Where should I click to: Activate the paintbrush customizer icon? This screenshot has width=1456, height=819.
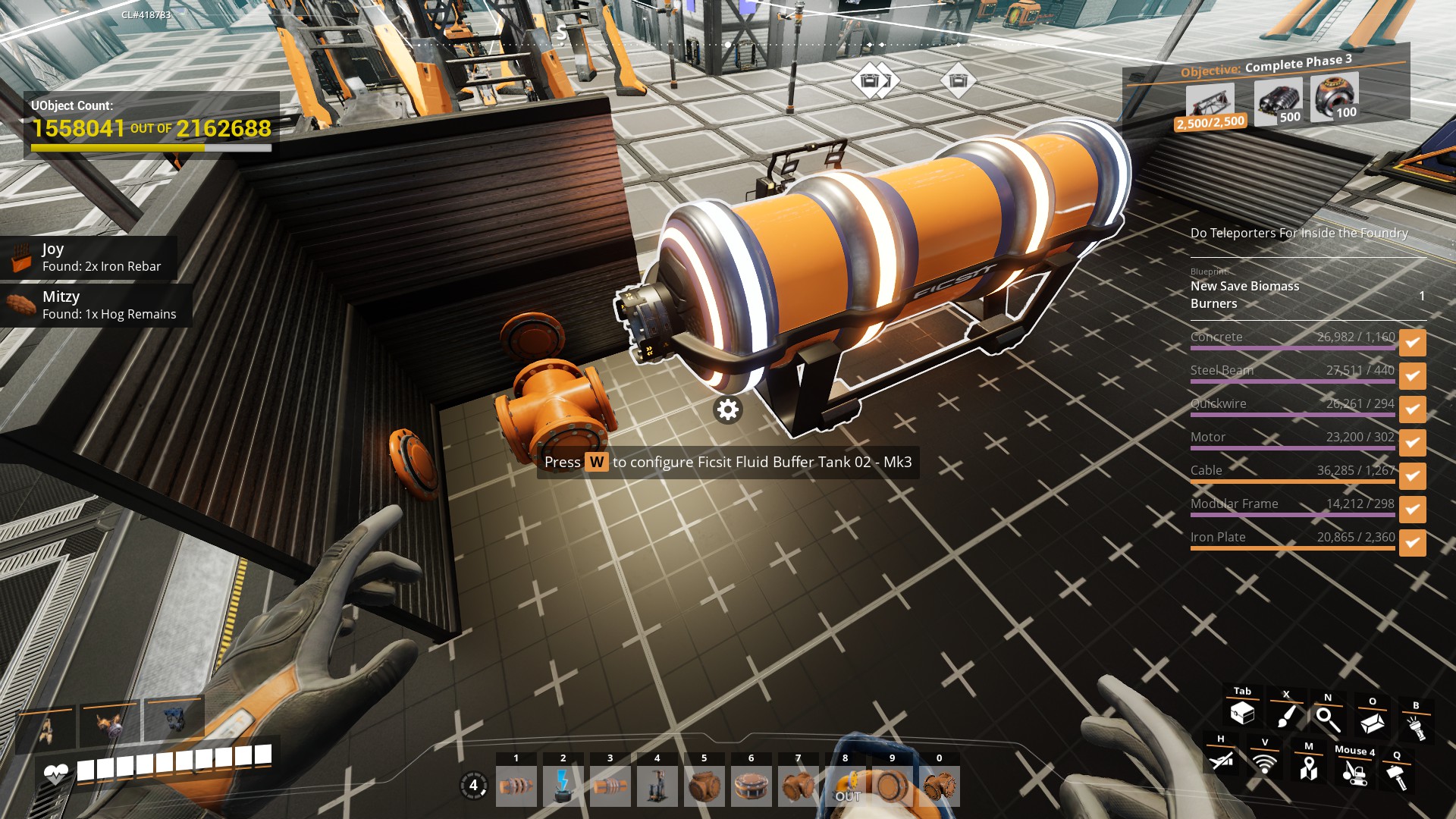[x=1286, y=716]
